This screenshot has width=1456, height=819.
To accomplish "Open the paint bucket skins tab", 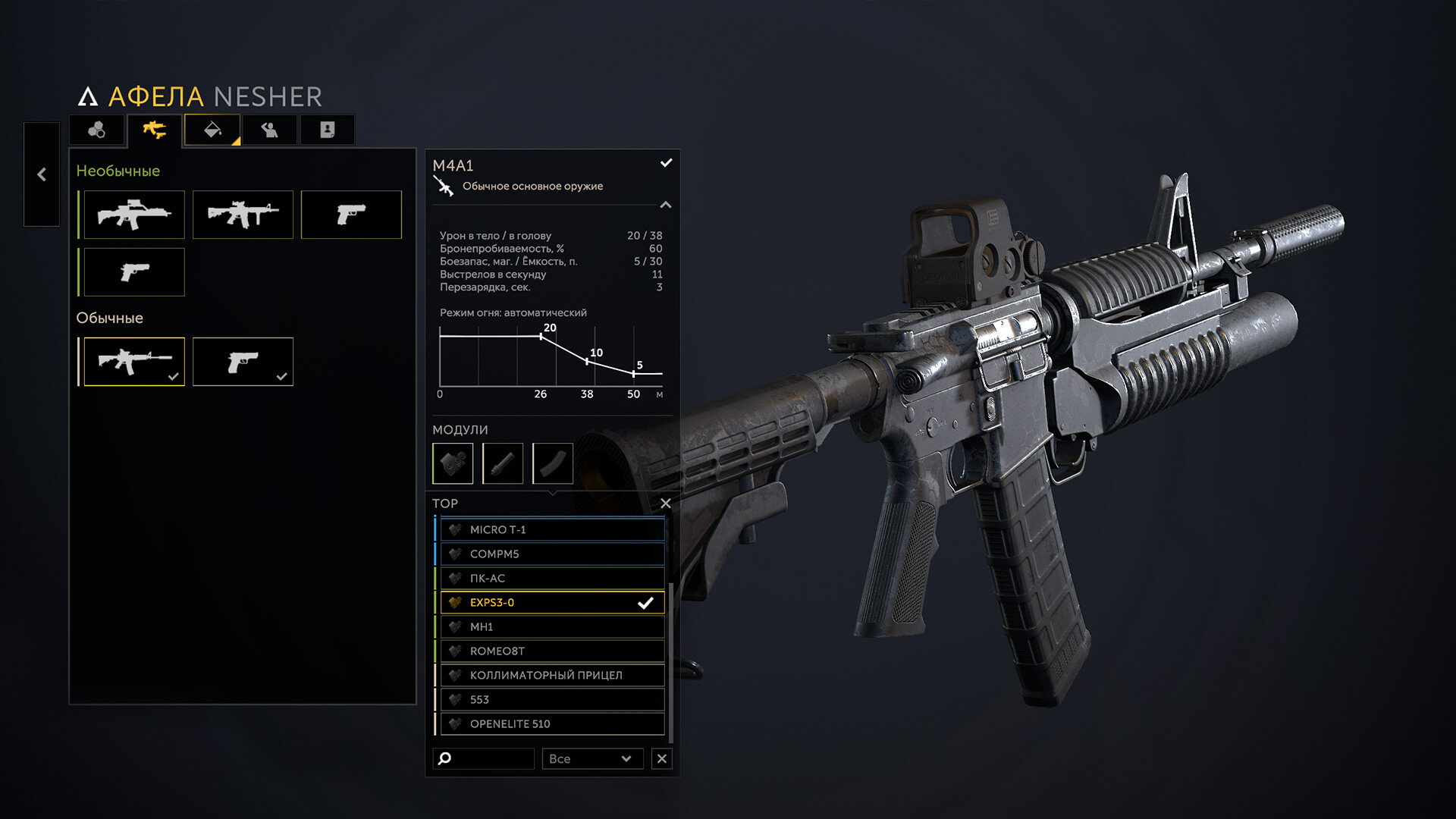I will tap(212, 130).
